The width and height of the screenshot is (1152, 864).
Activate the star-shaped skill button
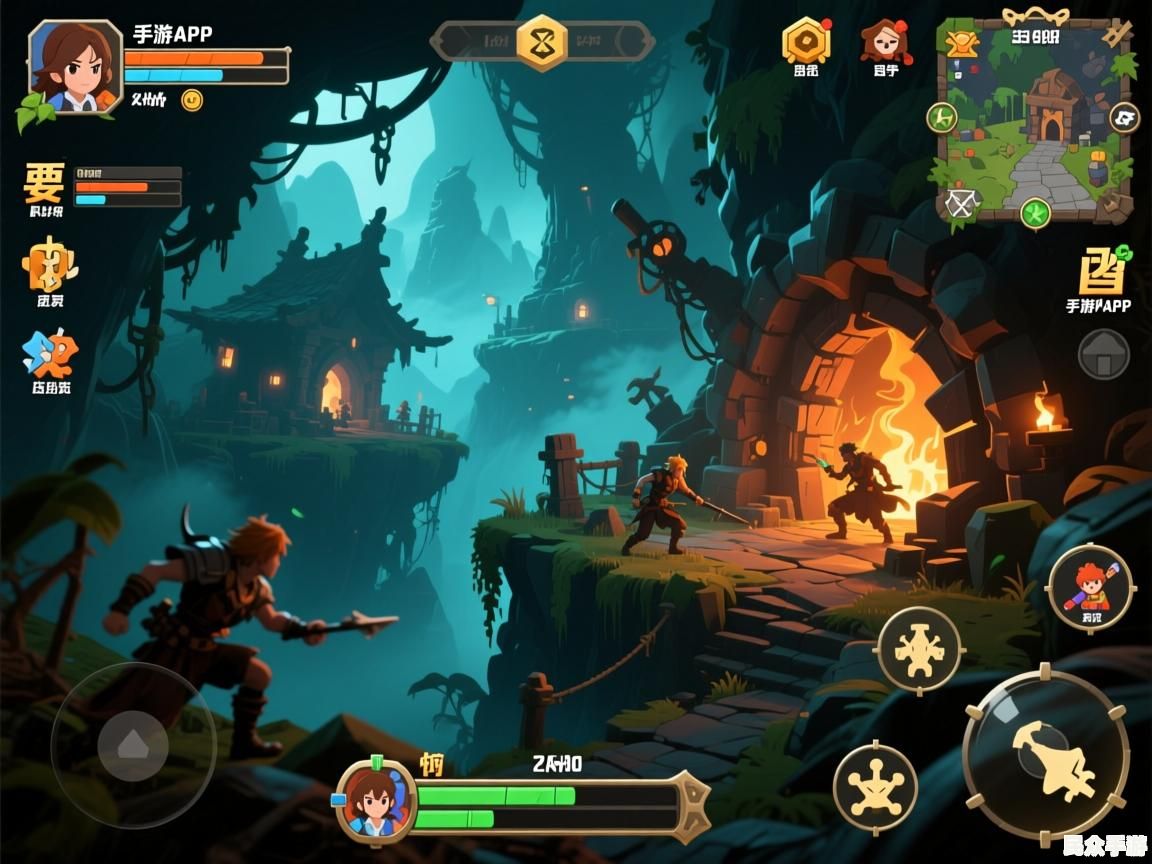(875, 787)
